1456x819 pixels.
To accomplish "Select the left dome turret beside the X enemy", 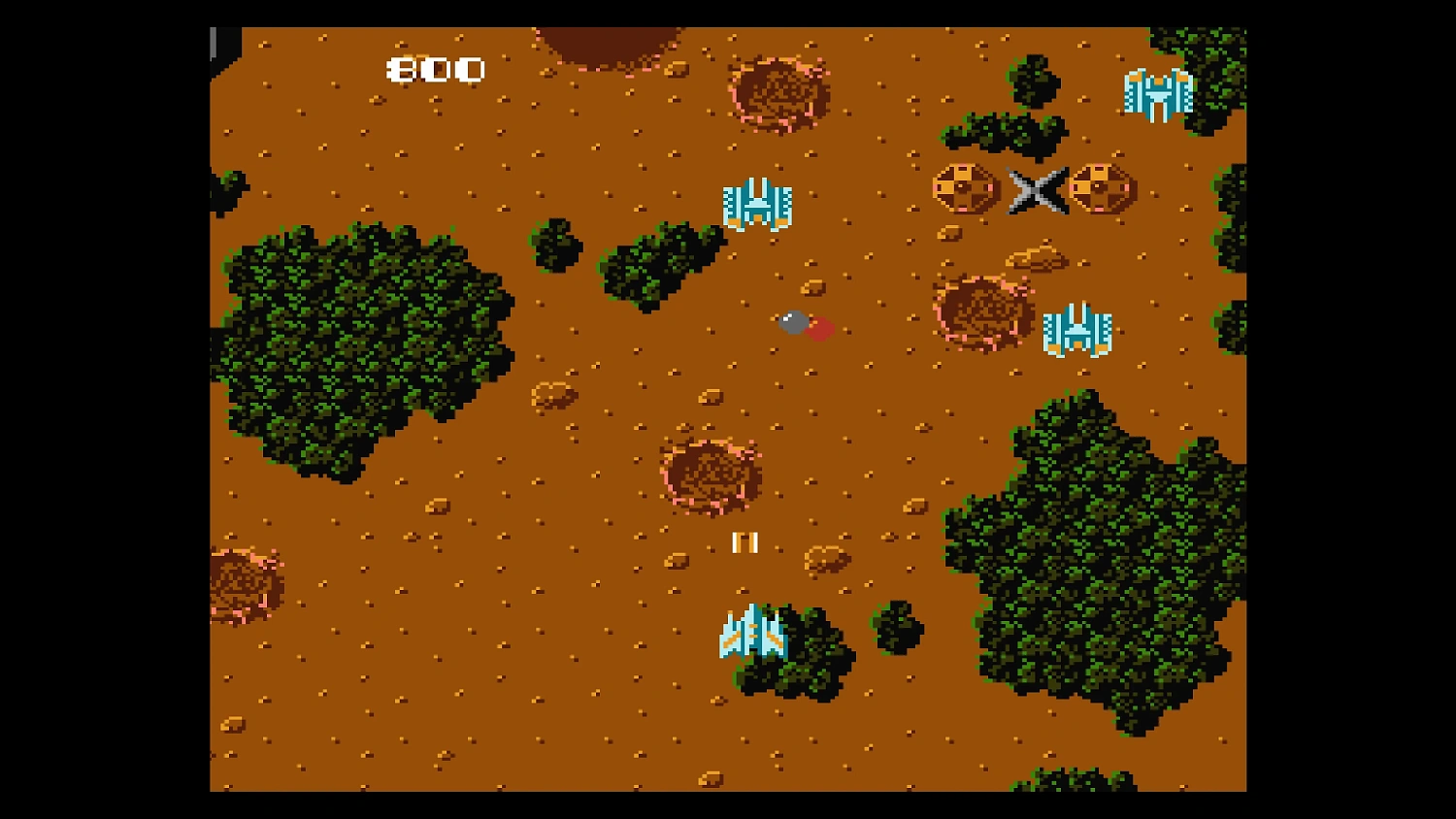I will point(964,186).
